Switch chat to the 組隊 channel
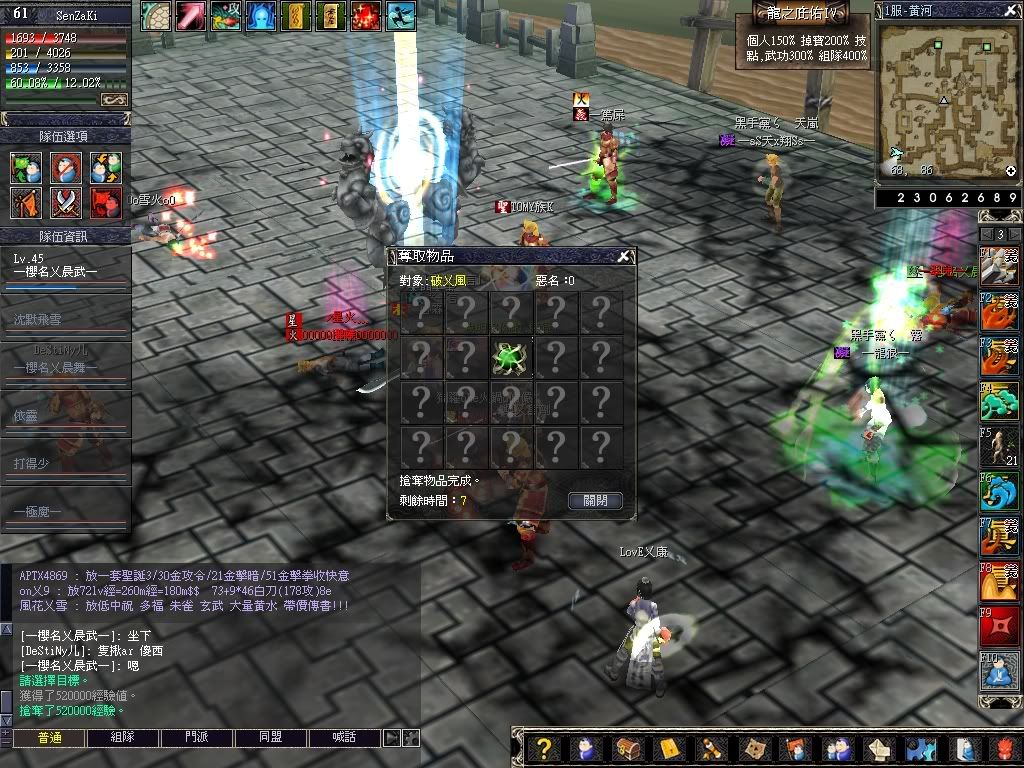 [123, 738]
